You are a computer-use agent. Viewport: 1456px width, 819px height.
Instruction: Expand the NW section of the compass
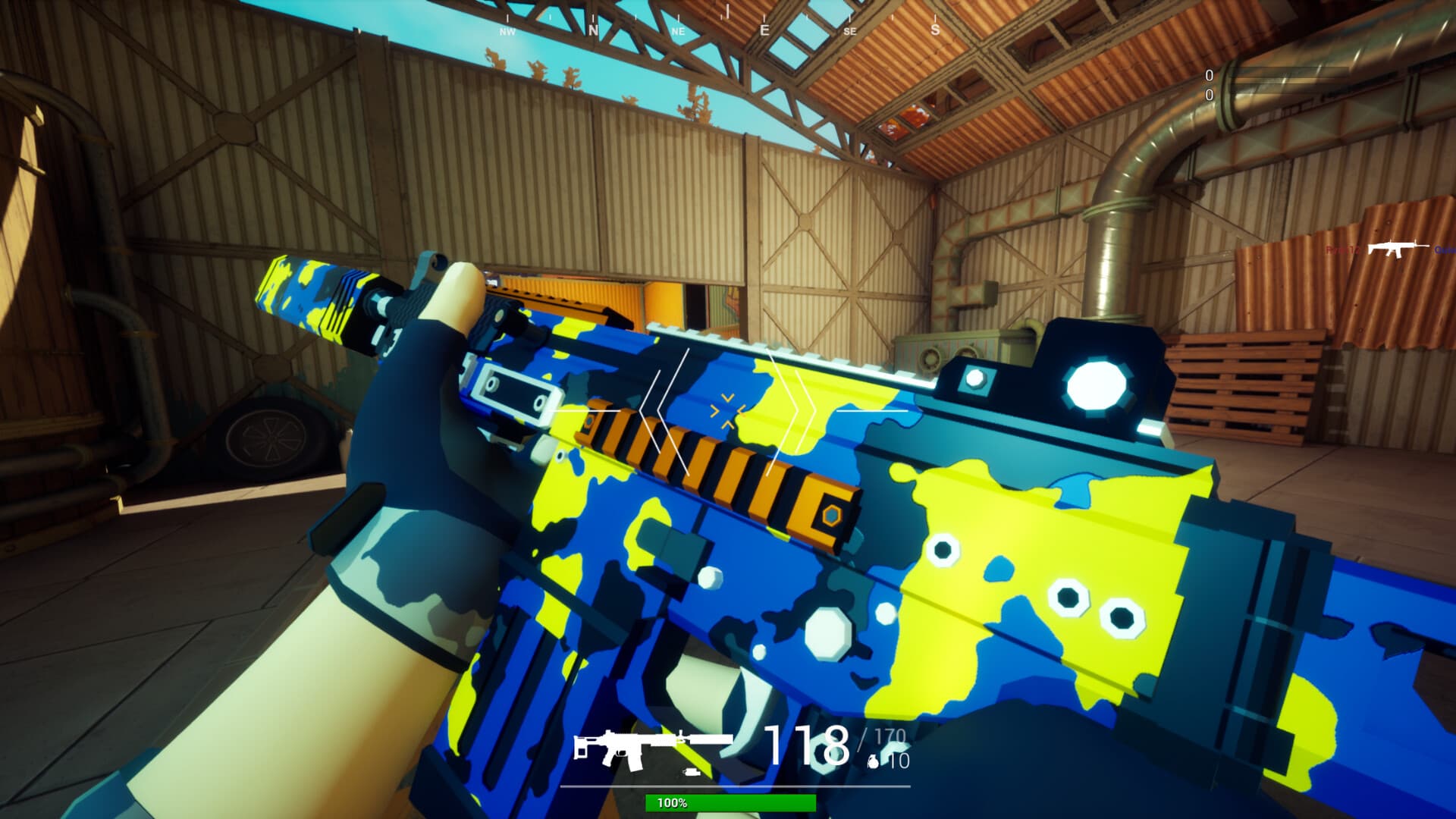pos(506,32)
